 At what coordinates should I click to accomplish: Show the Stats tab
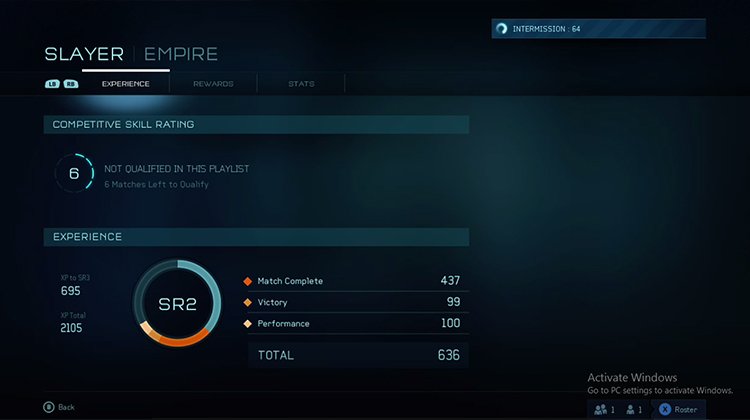click(x=301, y=84)
